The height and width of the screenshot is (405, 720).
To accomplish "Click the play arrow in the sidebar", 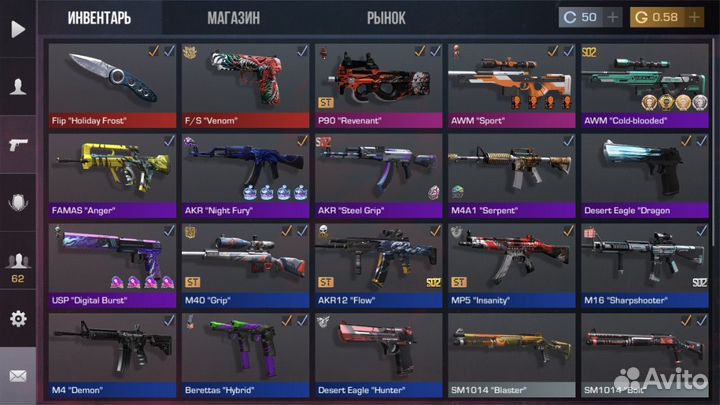I will pos(17,29).
